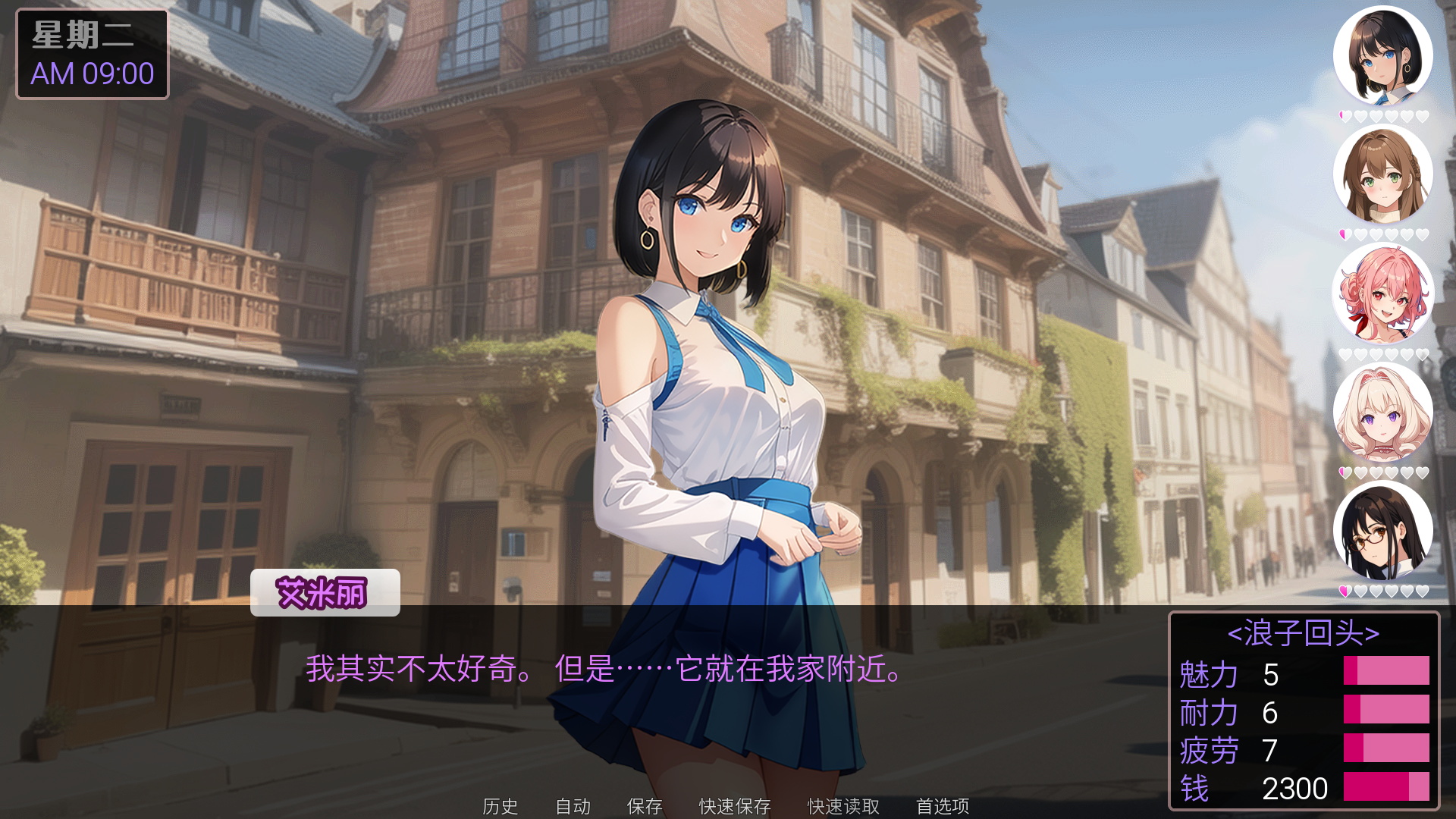Viewport: 1456px width, 819px height.
Task: Select the black-haired blue-eyed girl portrait
Action: coord(1382,56)
